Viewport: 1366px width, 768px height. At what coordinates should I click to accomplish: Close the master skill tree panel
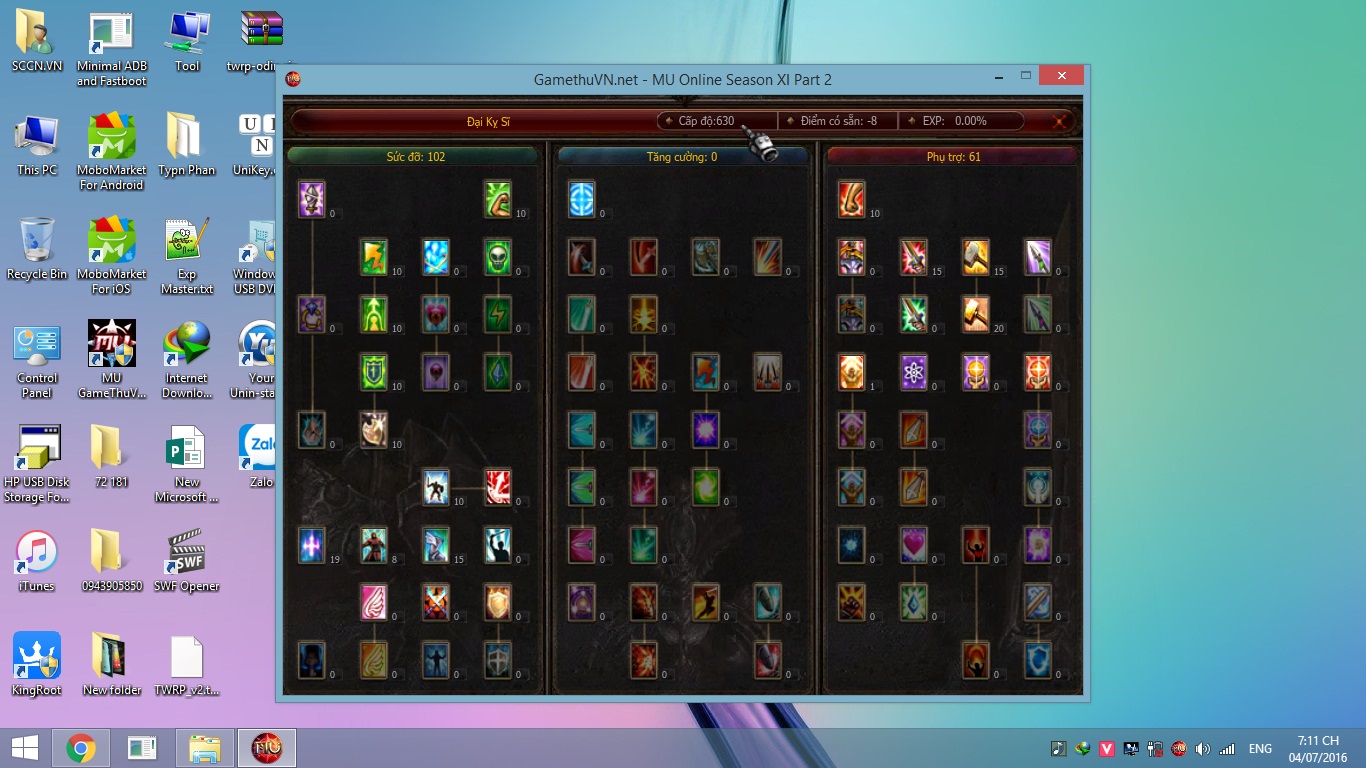pyautogui.click(x=1060, y=121)
